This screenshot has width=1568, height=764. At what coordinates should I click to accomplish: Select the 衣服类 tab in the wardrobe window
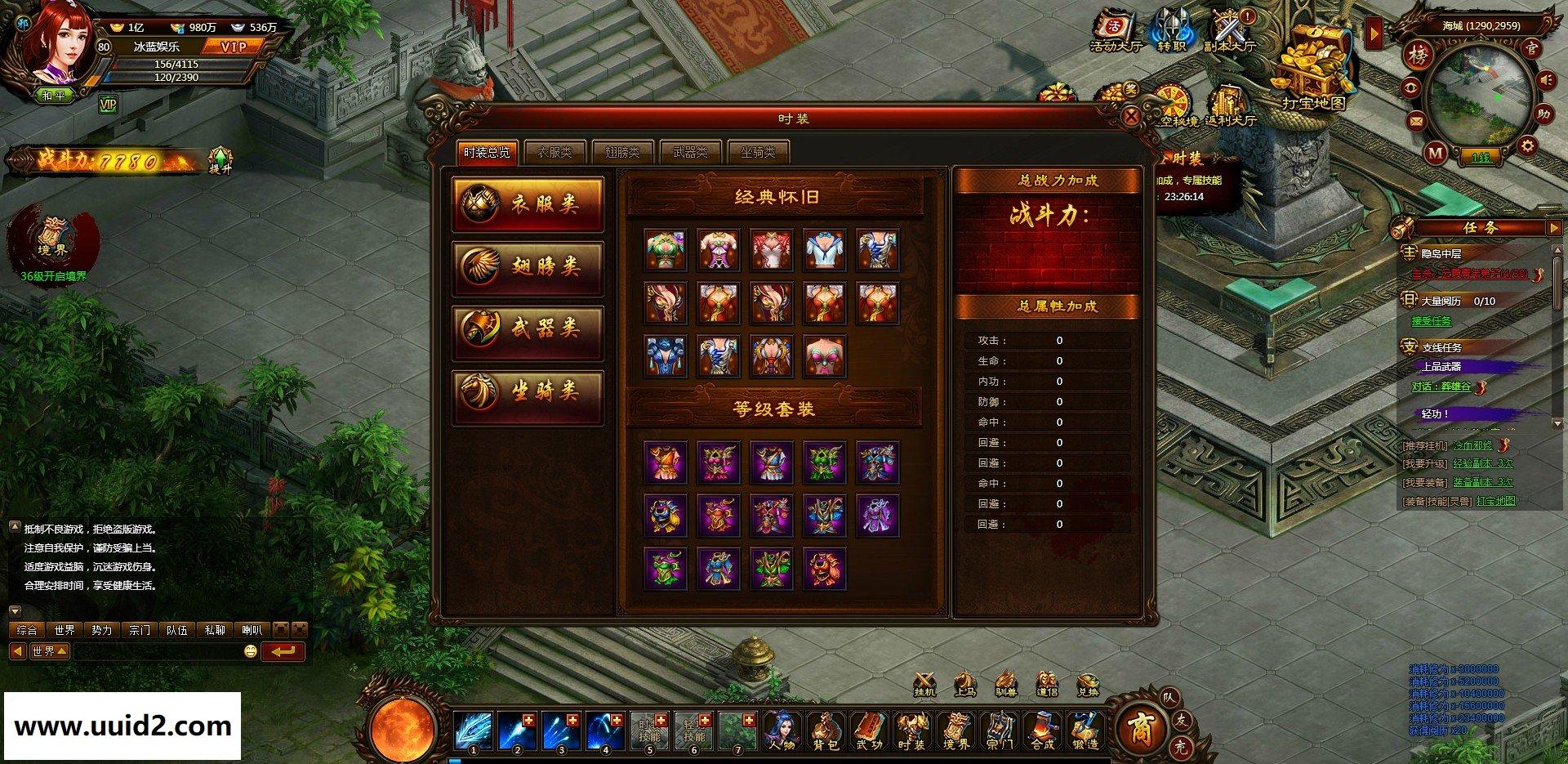[556, 151]
